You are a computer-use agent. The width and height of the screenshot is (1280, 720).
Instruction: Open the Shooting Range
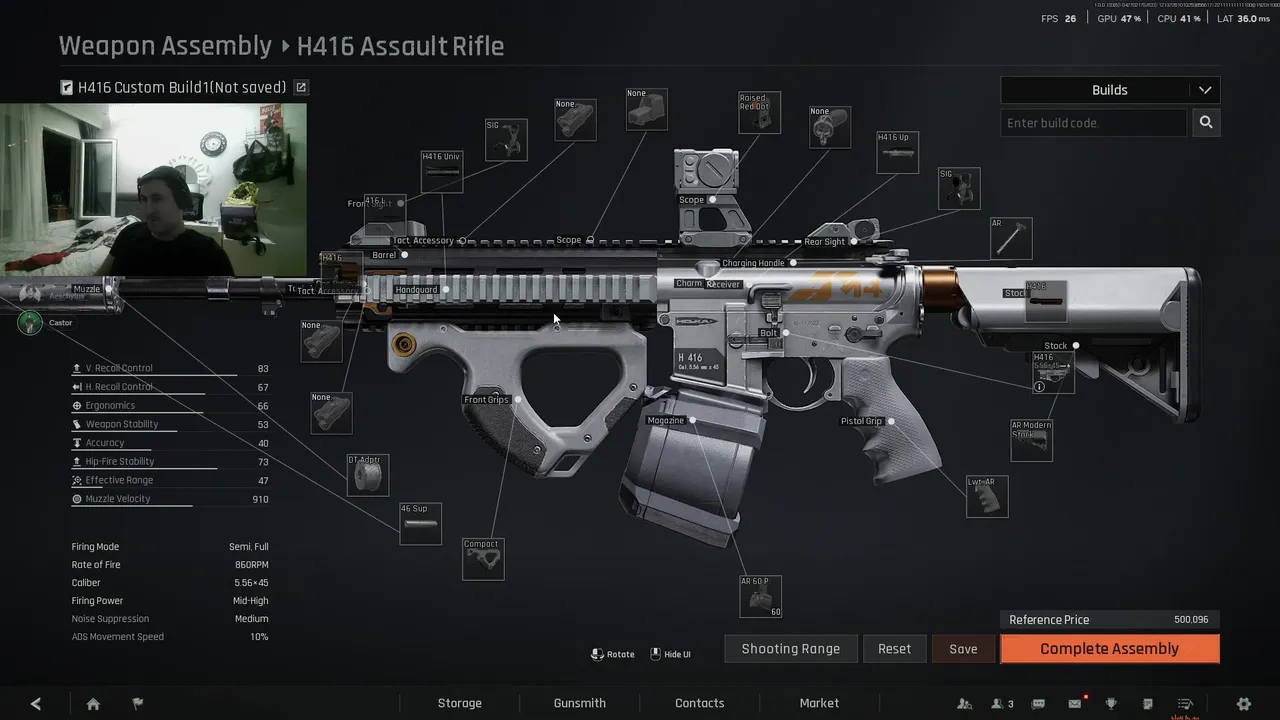click(790, 649)
